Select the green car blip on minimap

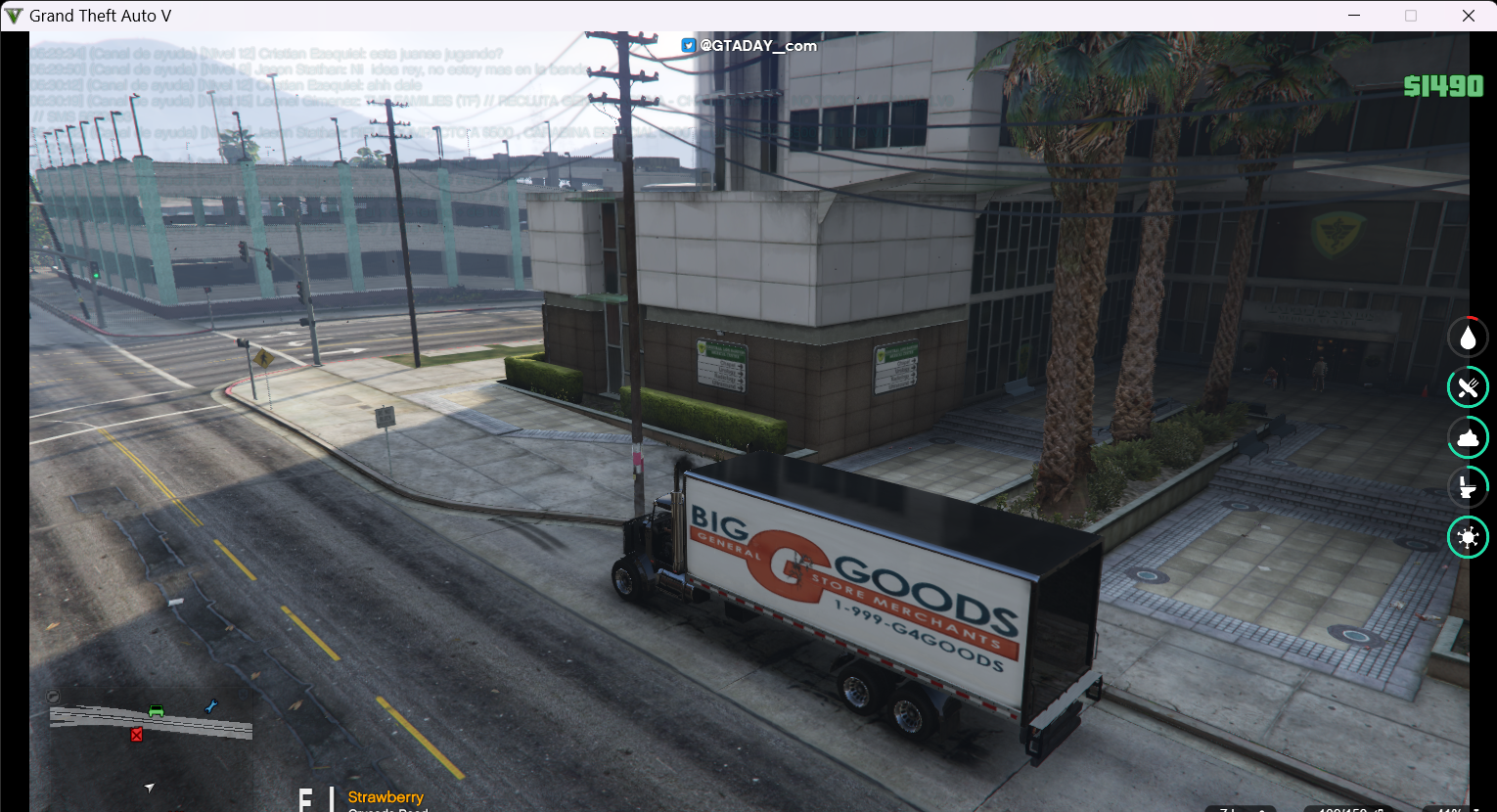[156, 710]
